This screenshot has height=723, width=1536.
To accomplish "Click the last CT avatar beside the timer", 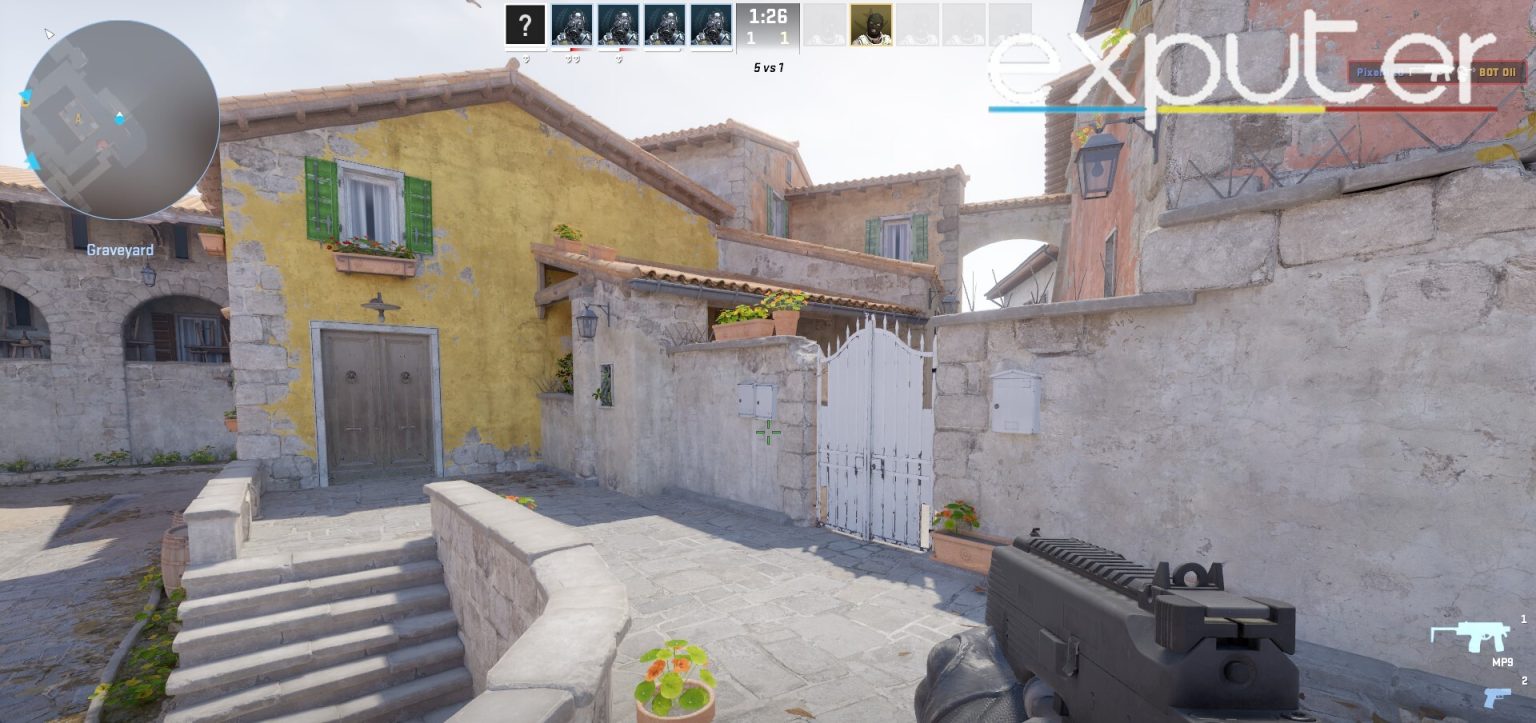I will 711,27.
